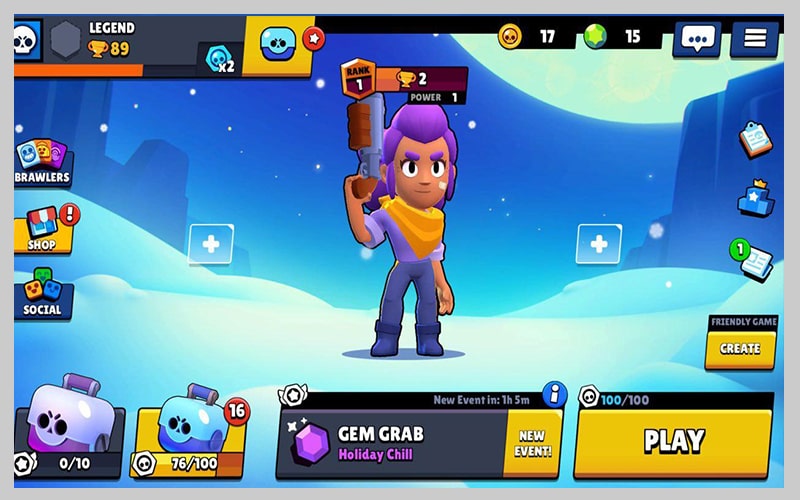View the brawler's Rank 1 trophy badge
The height and width of the screenshot is (500, 800).
357,79
